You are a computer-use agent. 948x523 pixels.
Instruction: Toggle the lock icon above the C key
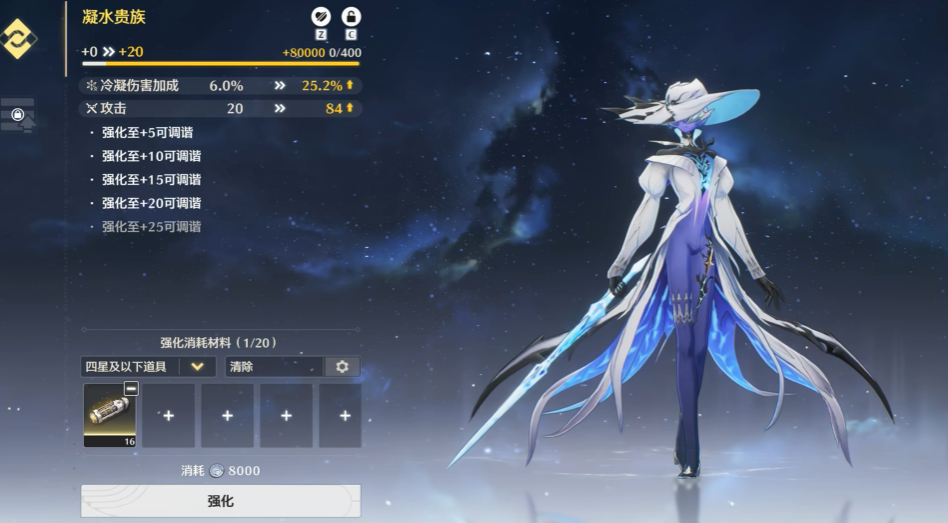[x=351, y=17]
